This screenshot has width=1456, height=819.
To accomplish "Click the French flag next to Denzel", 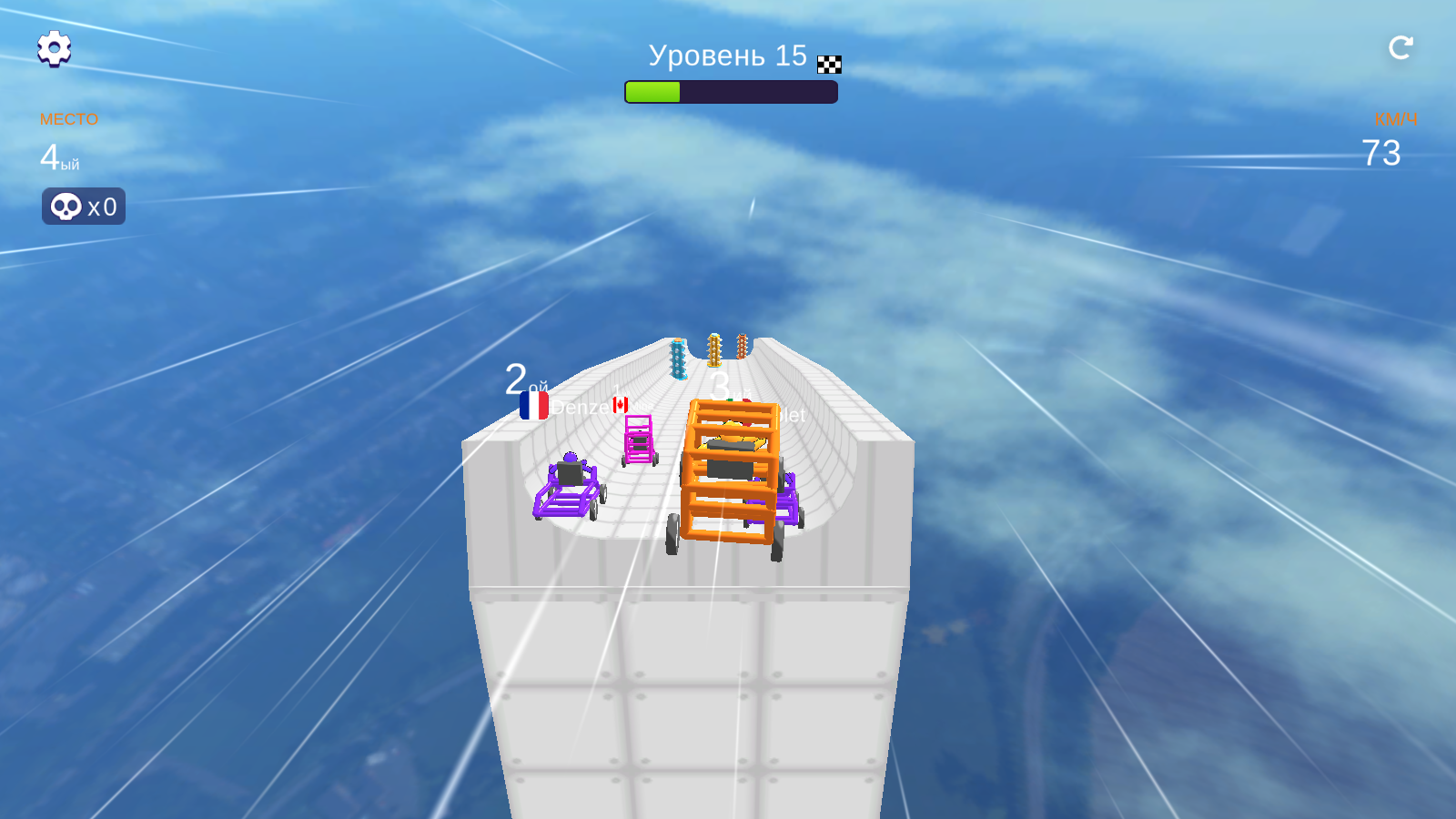I will pyautogui.click(x=534, y=403).
